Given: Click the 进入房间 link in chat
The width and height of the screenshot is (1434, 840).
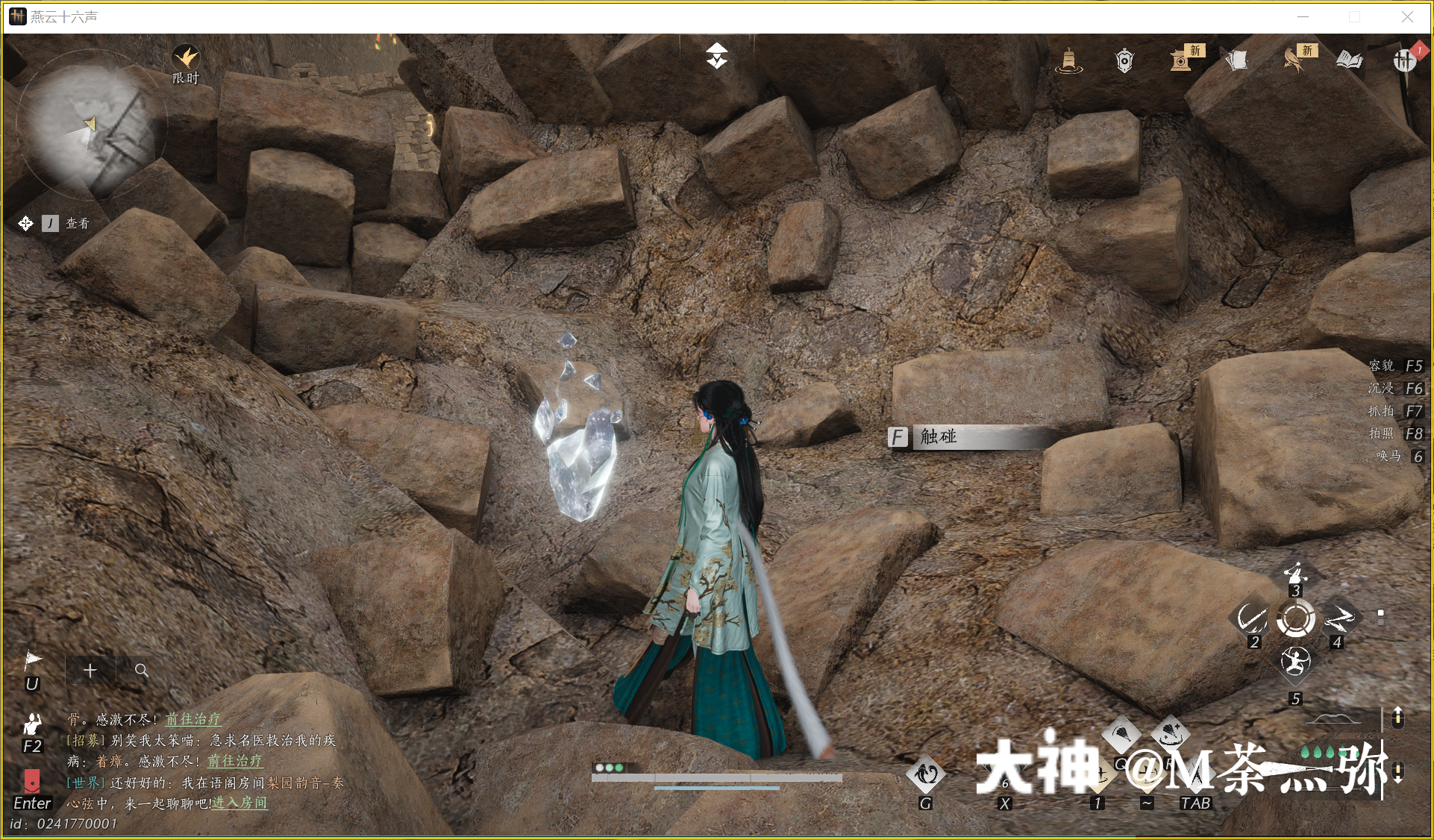Looking at the screenshot, I should click(x=239, y=803).
